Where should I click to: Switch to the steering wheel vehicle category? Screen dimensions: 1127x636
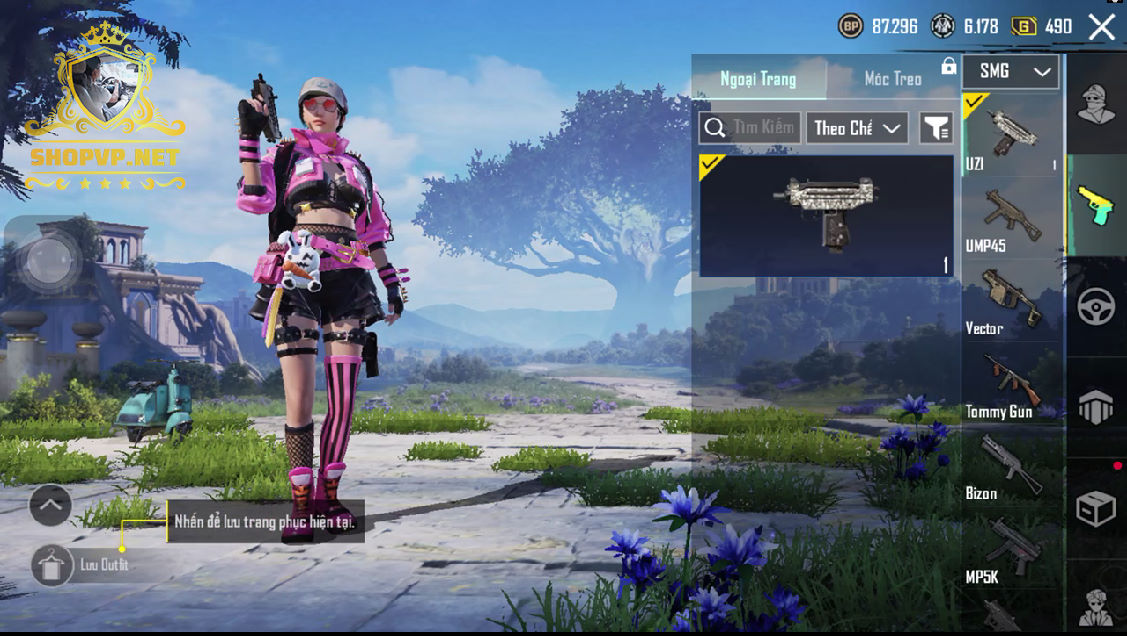(x=1096, y=307)
